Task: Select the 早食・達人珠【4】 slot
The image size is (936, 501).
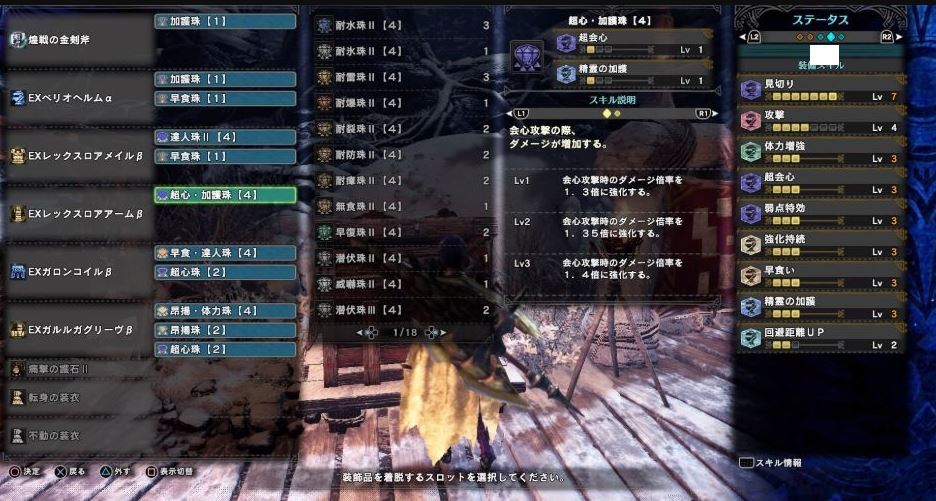Action: (x=225, y=253)
